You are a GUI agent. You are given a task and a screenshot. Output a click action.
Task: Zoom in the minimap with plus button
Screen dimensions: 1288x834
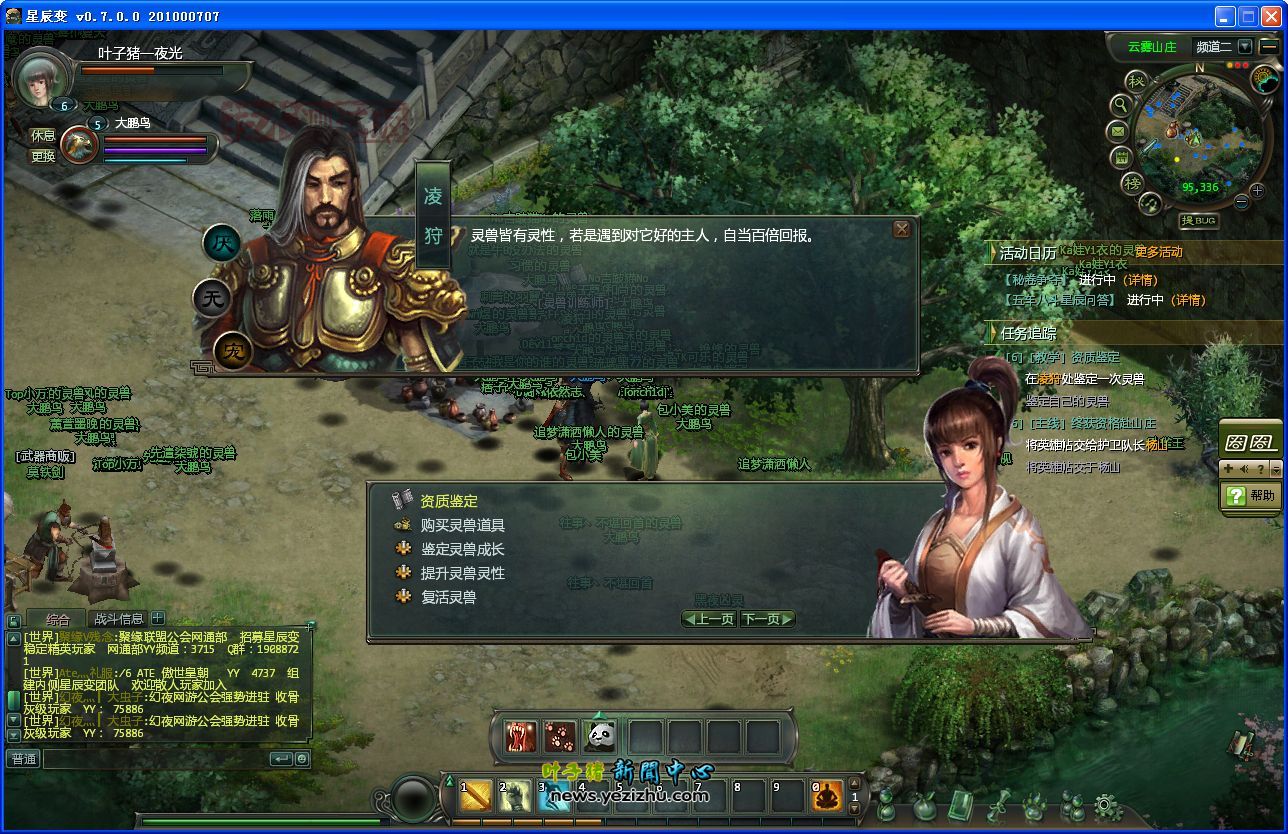click(x=1256, y=191)
